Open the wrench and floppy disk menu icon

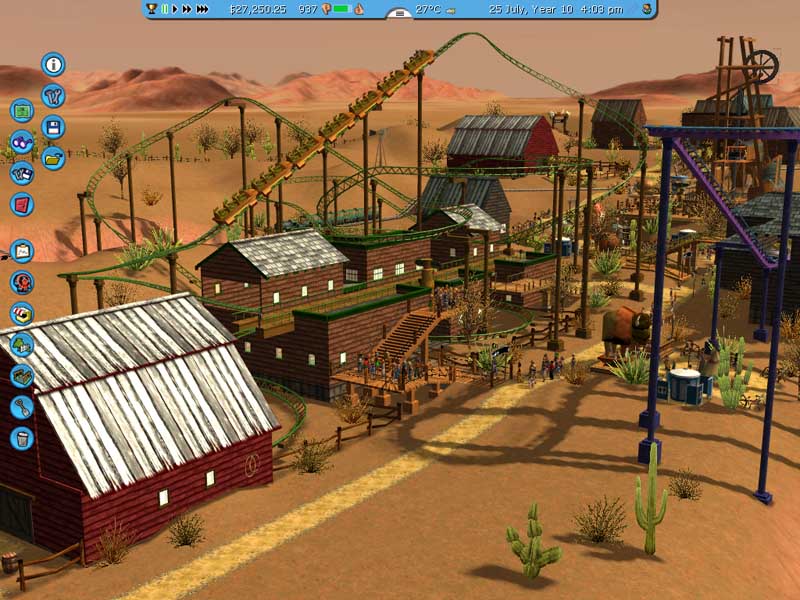(22, 173)
